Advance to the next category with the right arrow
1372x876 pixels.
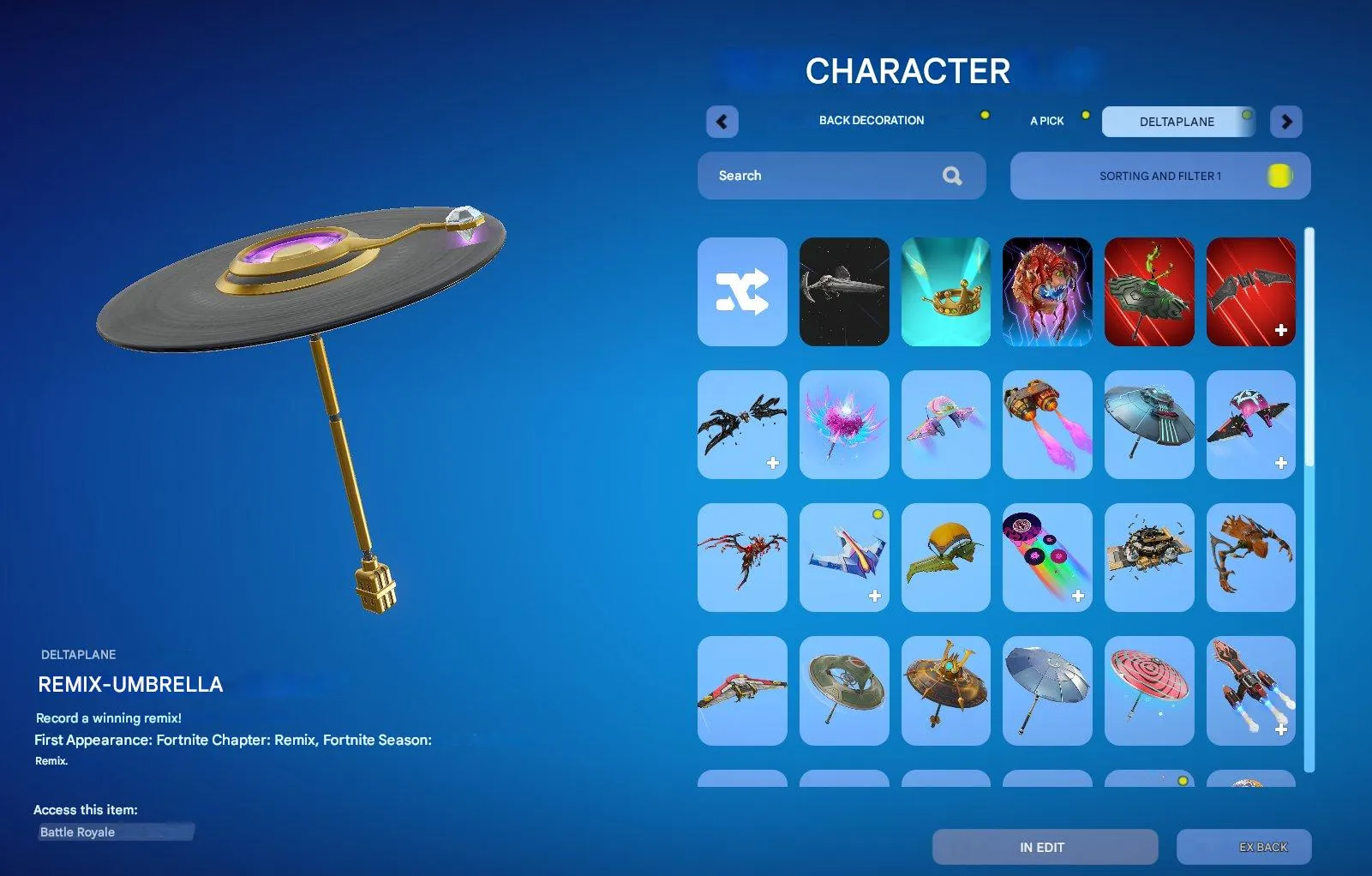click(x=1285, y=122)
